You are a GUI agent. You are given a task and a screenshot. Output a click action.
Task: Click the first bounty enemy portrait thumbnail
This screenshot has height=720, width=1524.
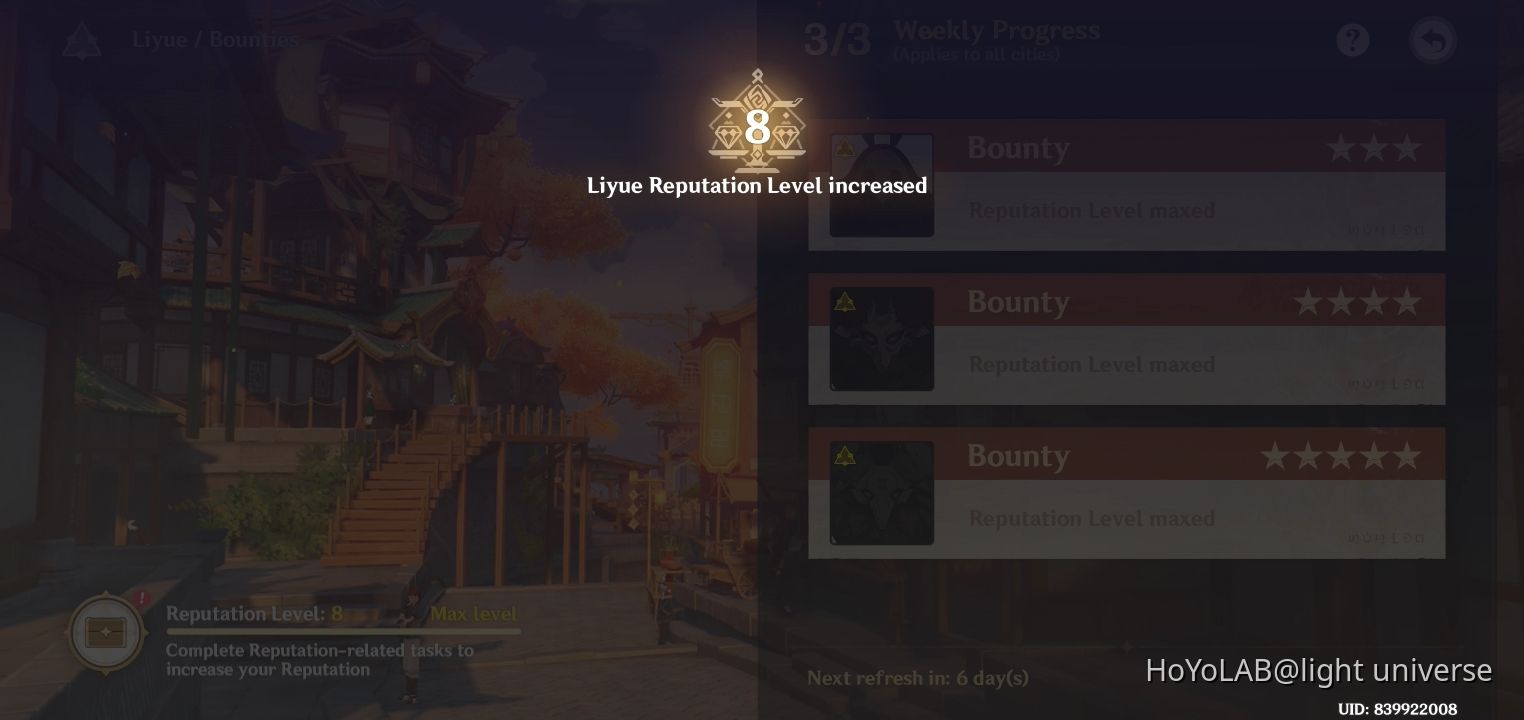(882, 185)
